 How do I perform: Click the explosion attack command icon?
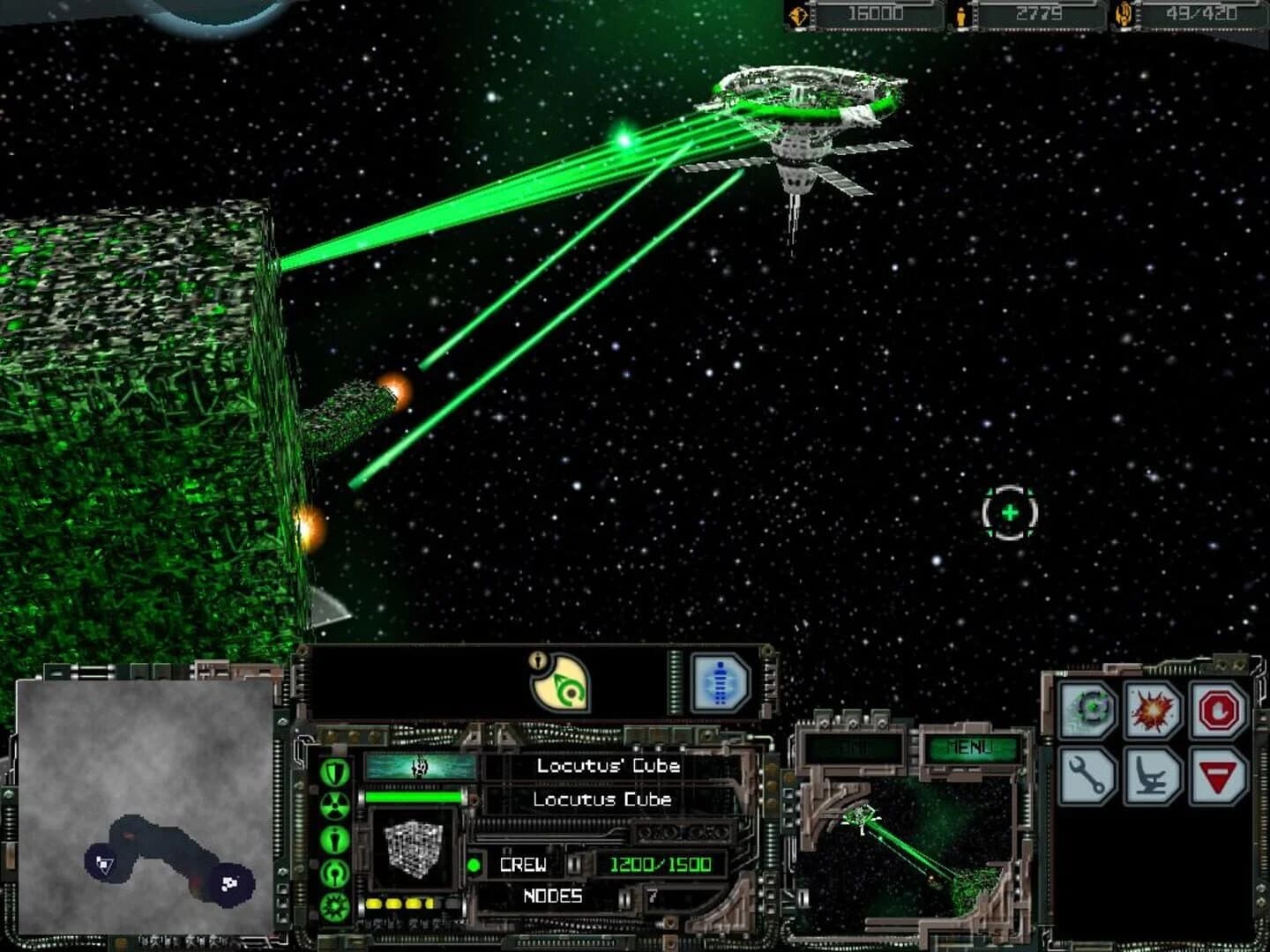click(1152, 709)
